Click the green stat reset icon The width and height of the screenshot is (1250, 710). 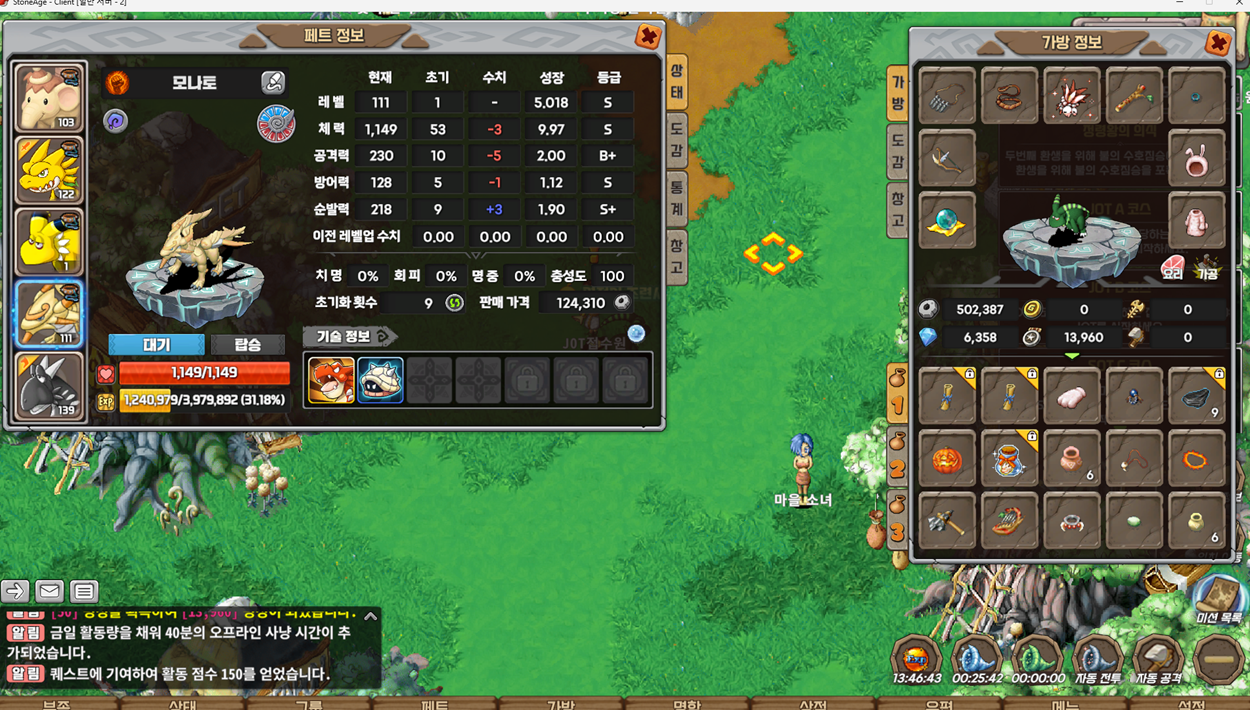455,303
